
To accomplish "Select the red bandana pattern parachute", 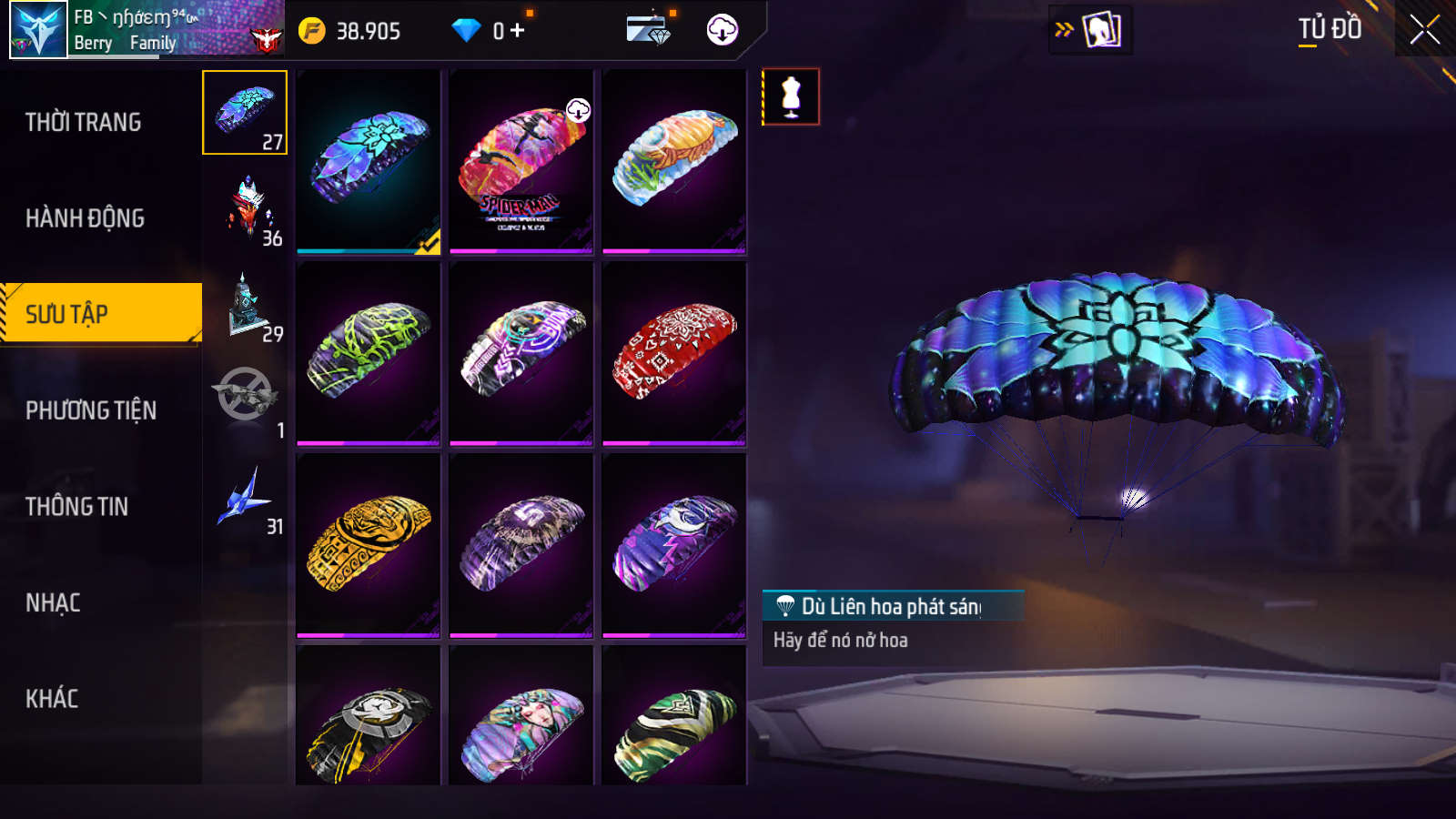I will [x=674, y=353].
